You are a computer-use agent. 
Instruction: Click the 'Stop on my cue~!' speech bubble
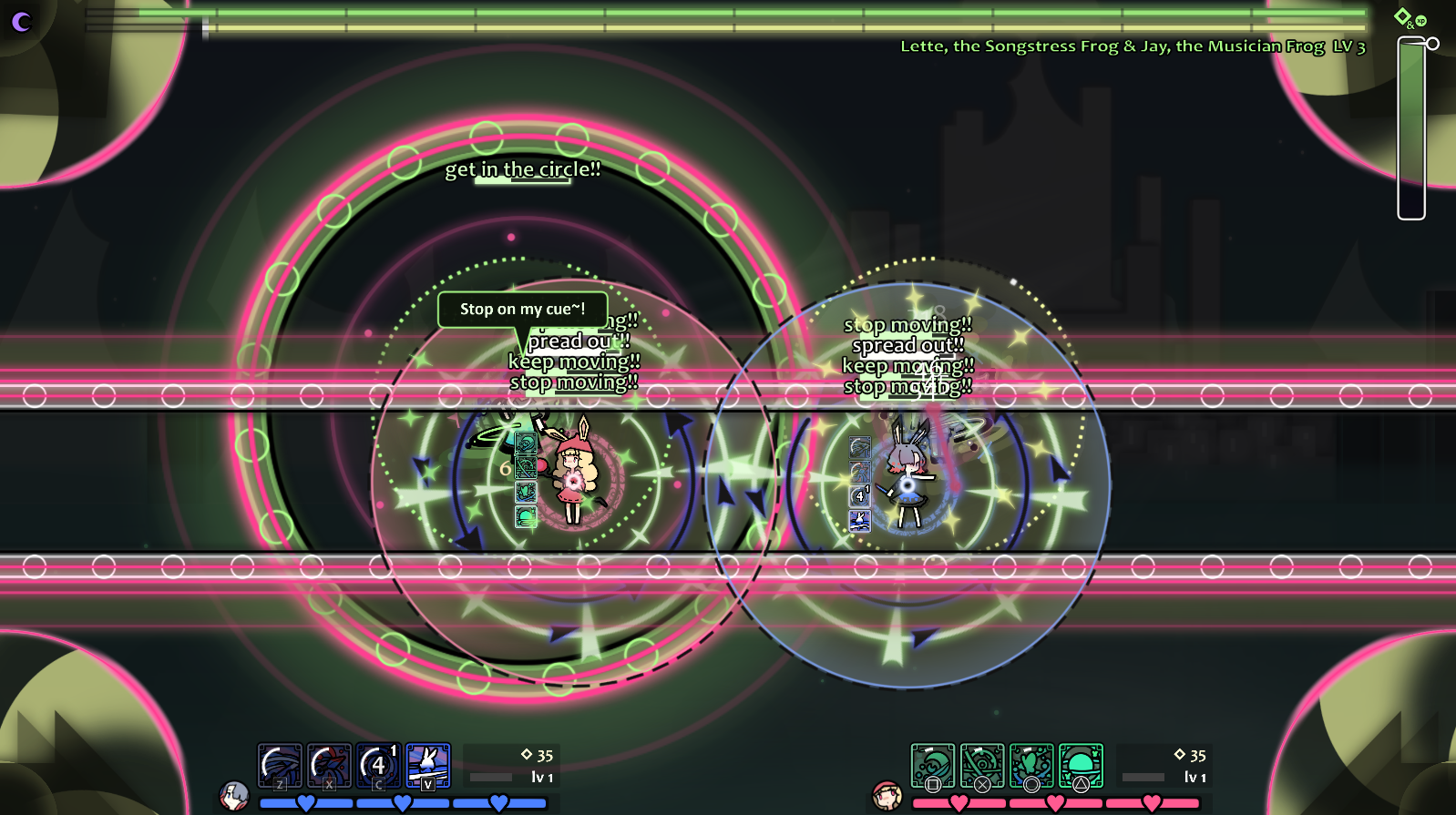tap(522, 310)
